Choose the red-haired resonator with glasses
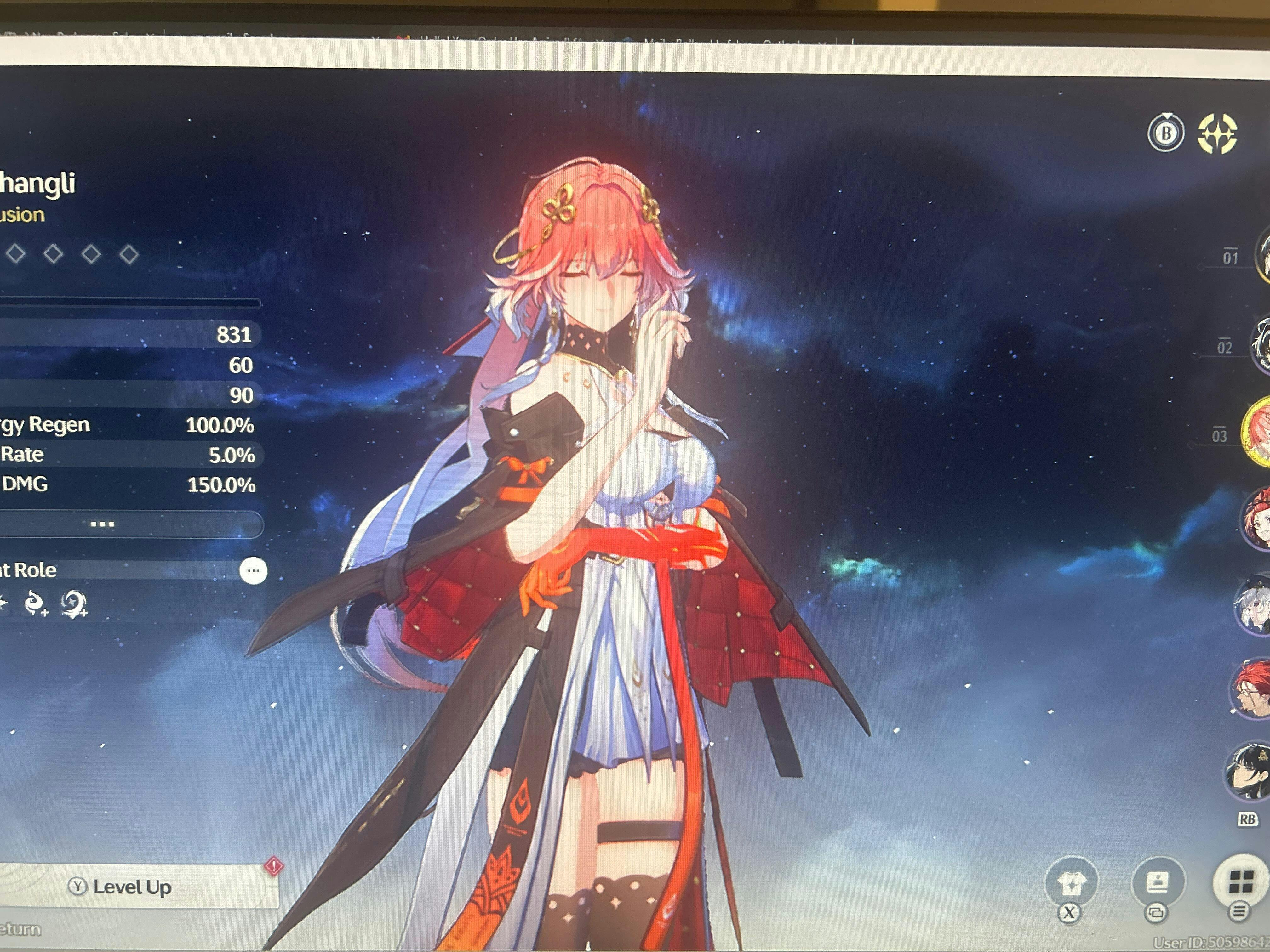Viewport: 1270px width, 952px height. coord(1252,688)
